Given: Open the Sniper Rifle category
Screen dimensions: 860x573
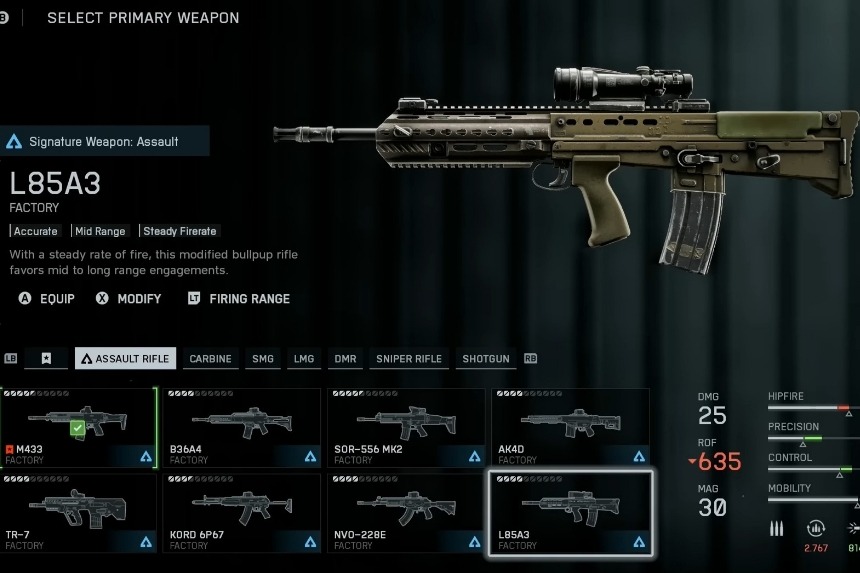Looking at the screenshot, I should (x=408, y=358).
